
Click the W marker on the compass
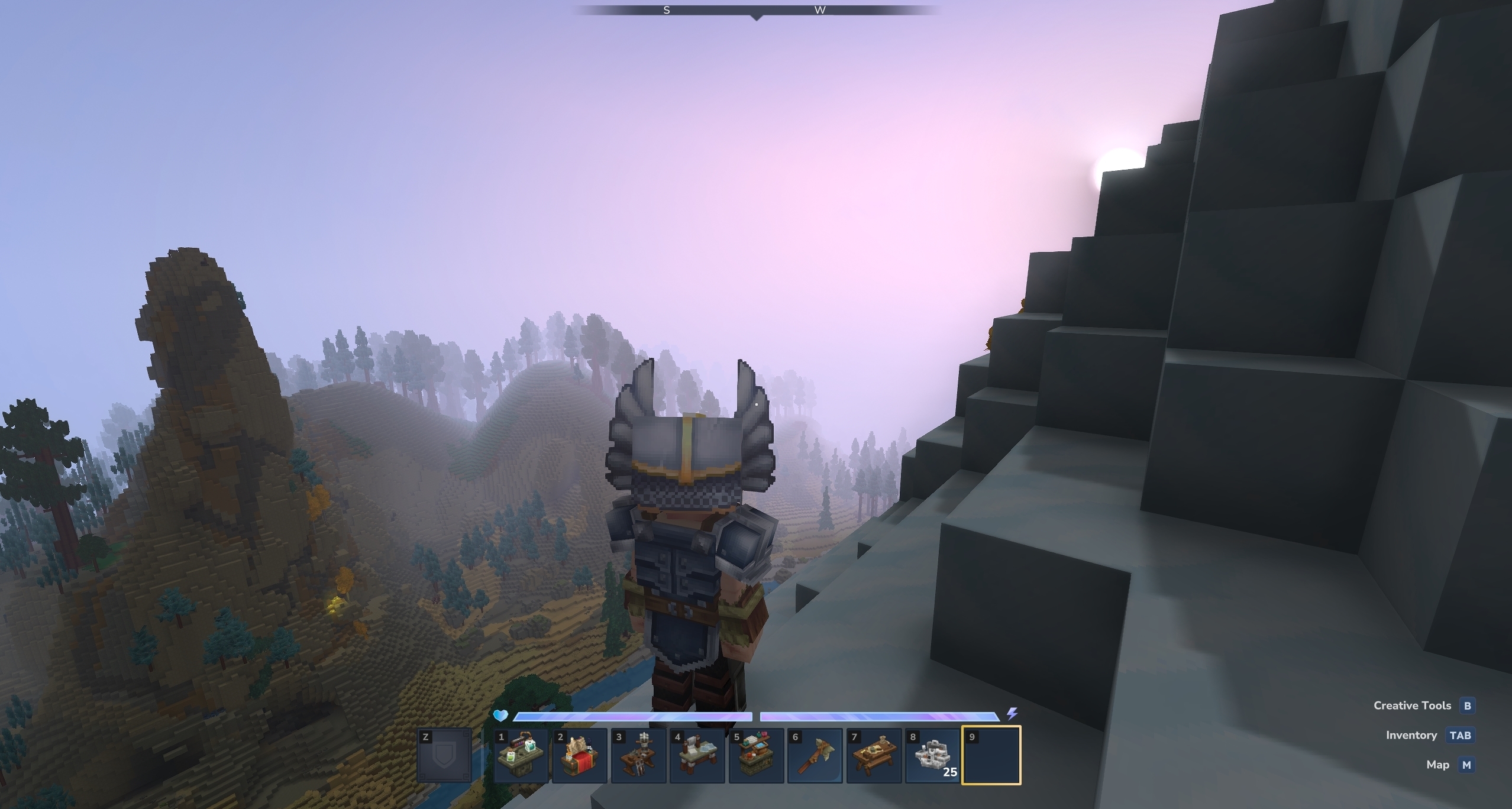click(x=820, y=9)
